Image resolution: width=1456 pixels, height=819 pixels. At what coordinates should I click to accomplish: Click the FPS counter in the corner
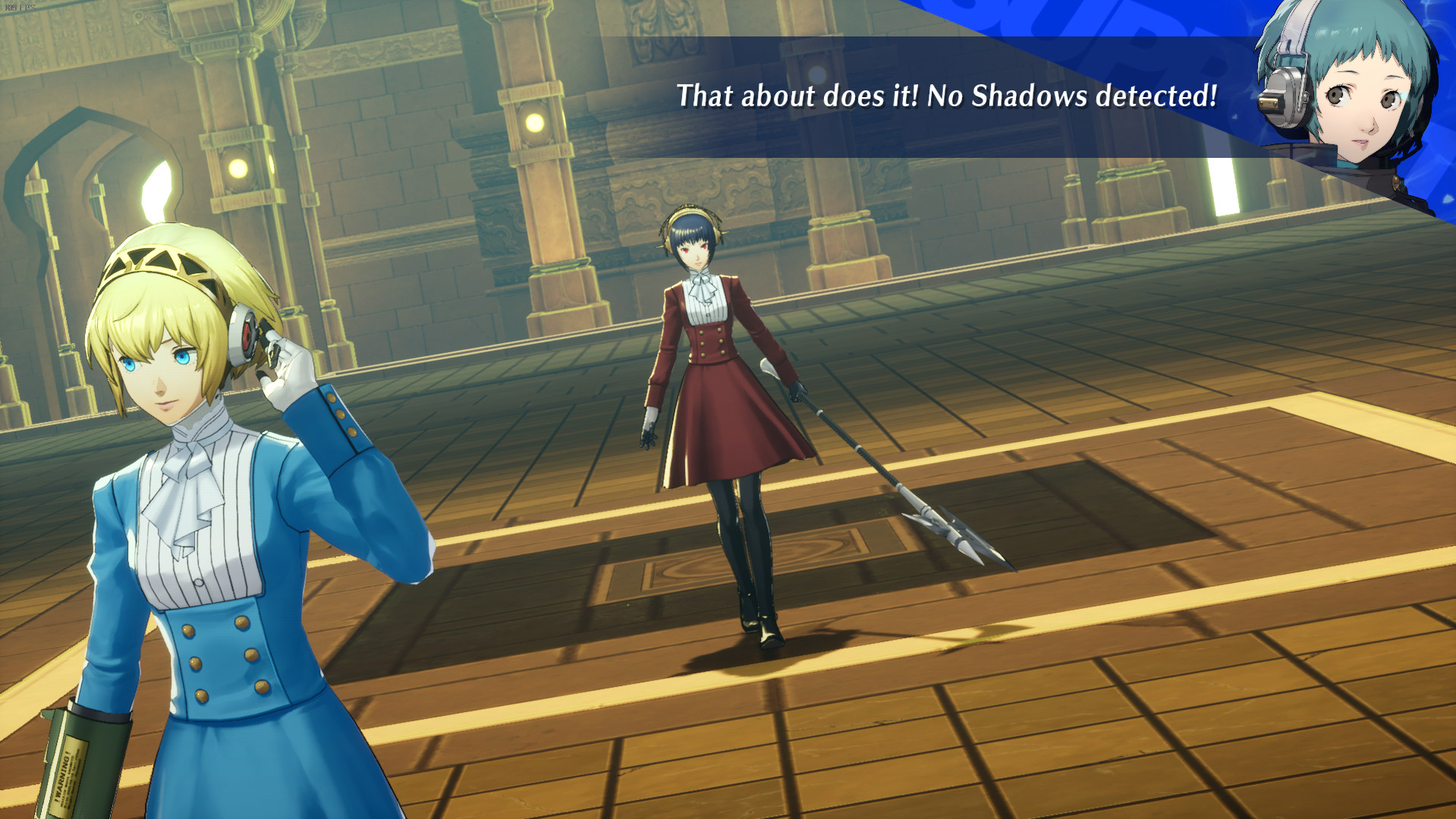[20, 8]
